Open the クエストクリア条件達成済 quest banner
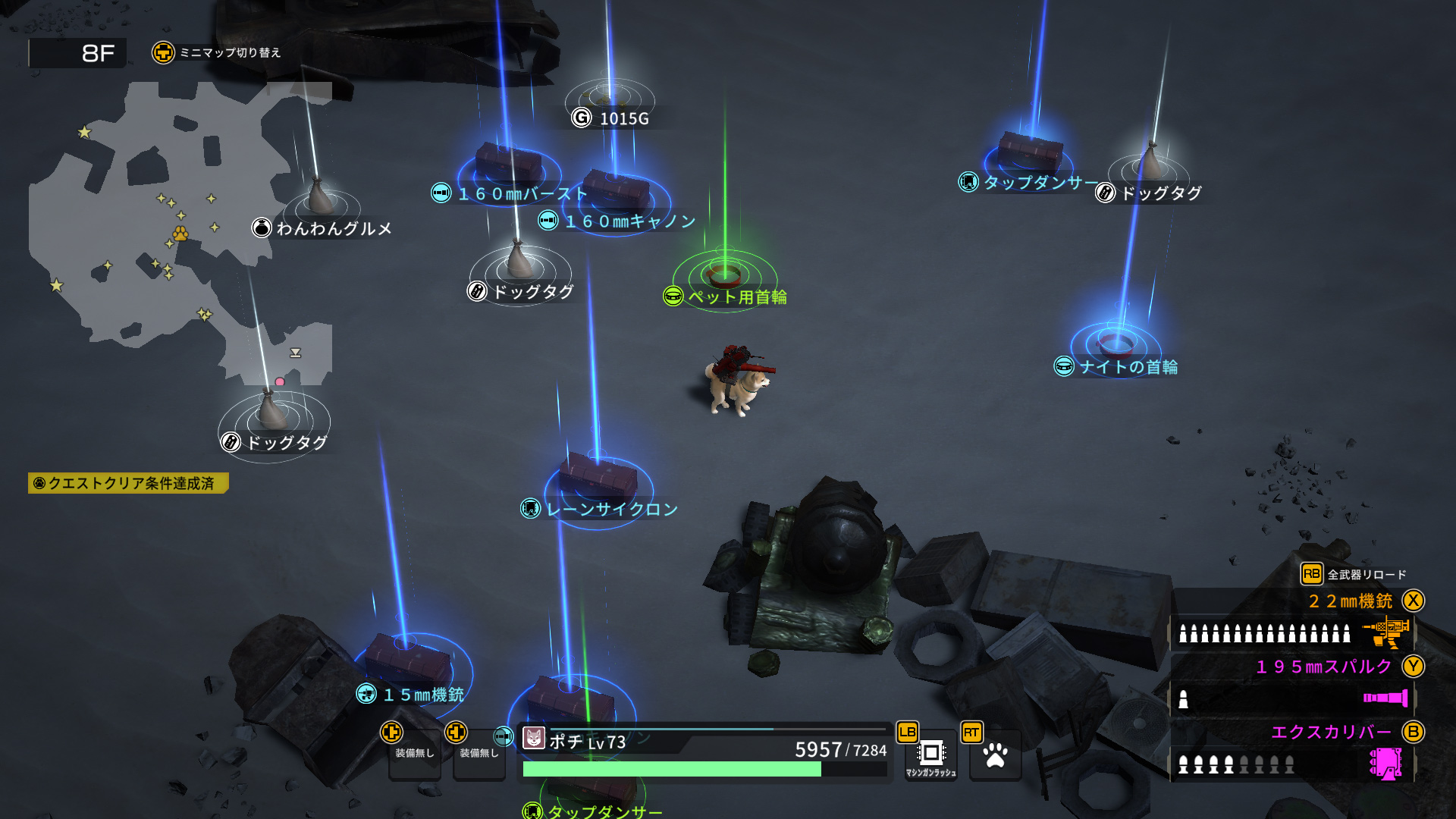This screenshot has width=1456, height=819. point(128,483)
